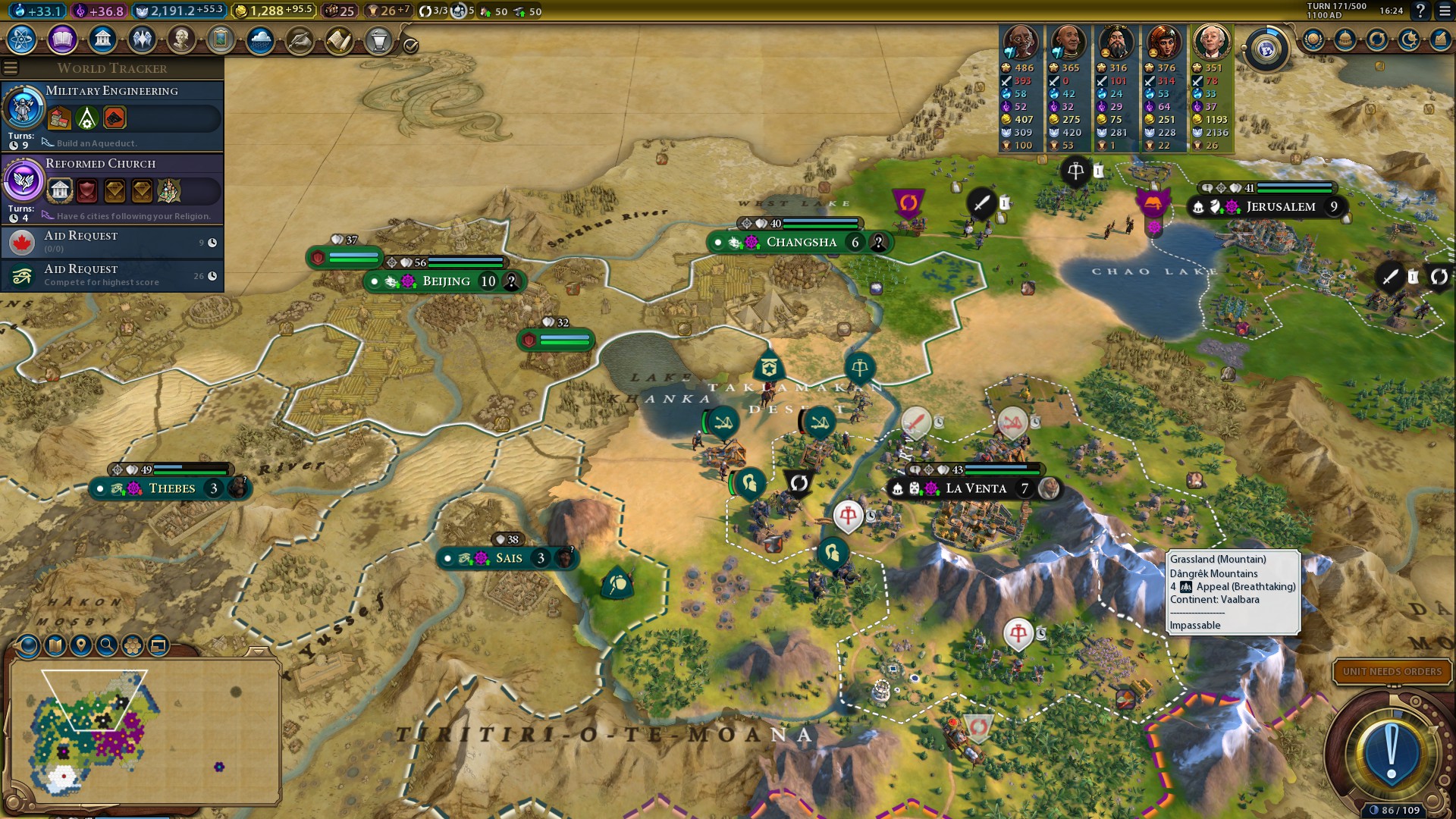This screenshot has width=1456, height=819.
Task: Open the map search magnifying glass
Action: click(x=107, y=645)
